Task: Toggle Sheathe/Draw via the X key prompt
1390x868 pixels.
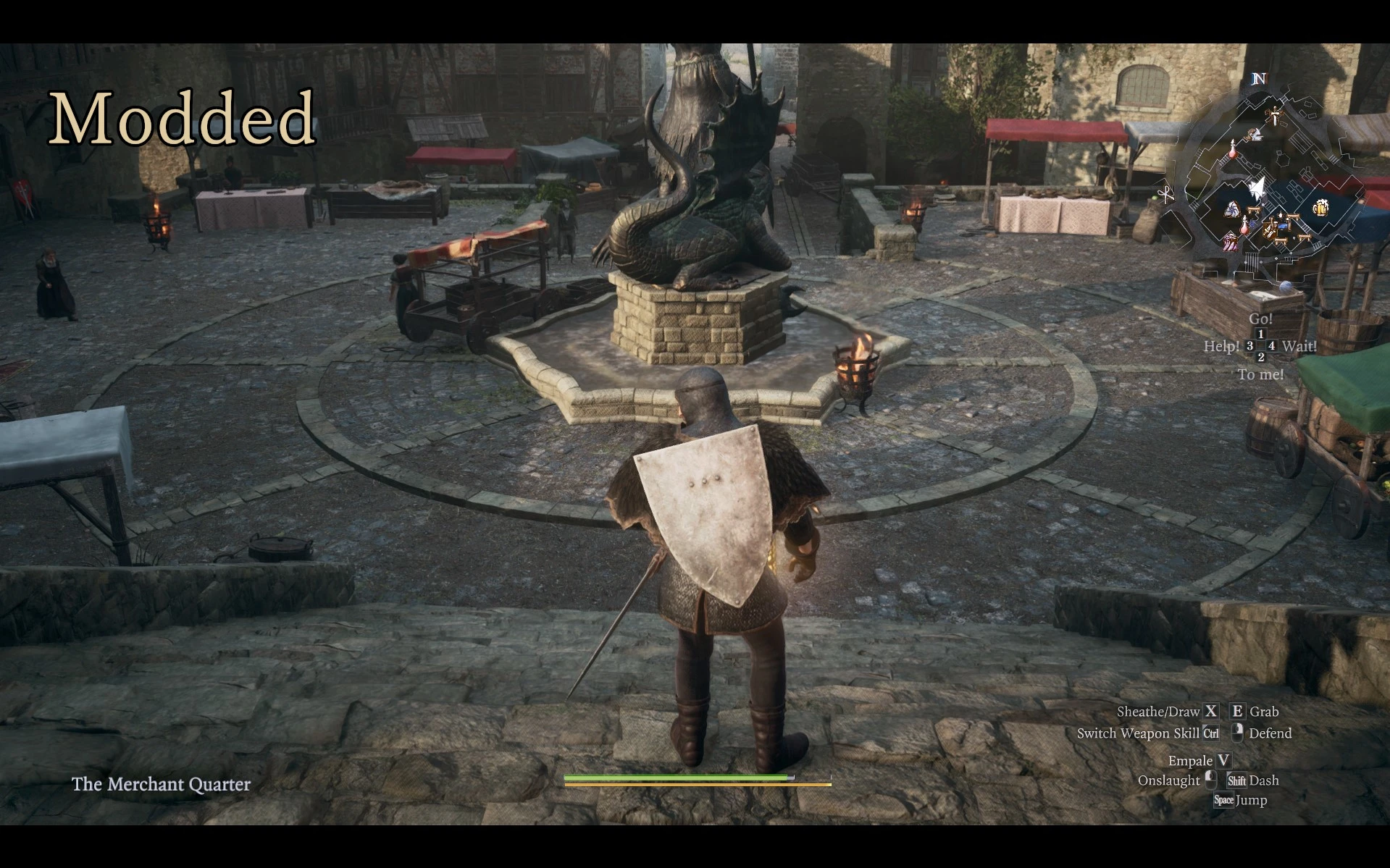Action: (1210, 712)
